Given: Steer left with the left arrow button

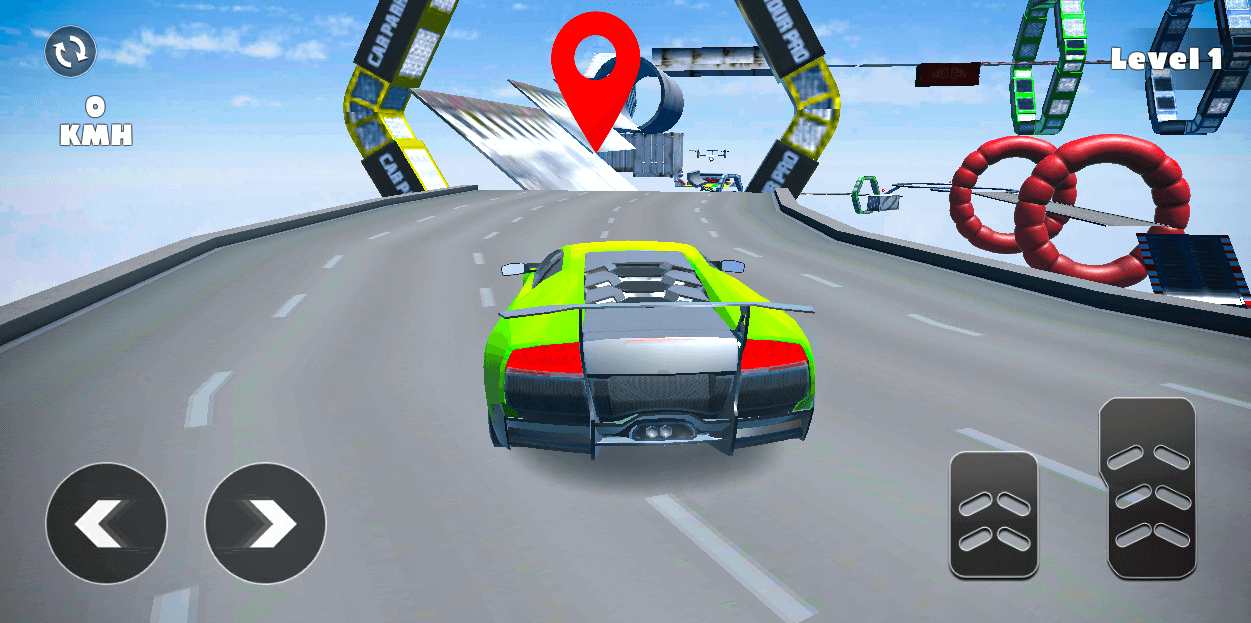Looking at the screenshot, I should (106, 523).
